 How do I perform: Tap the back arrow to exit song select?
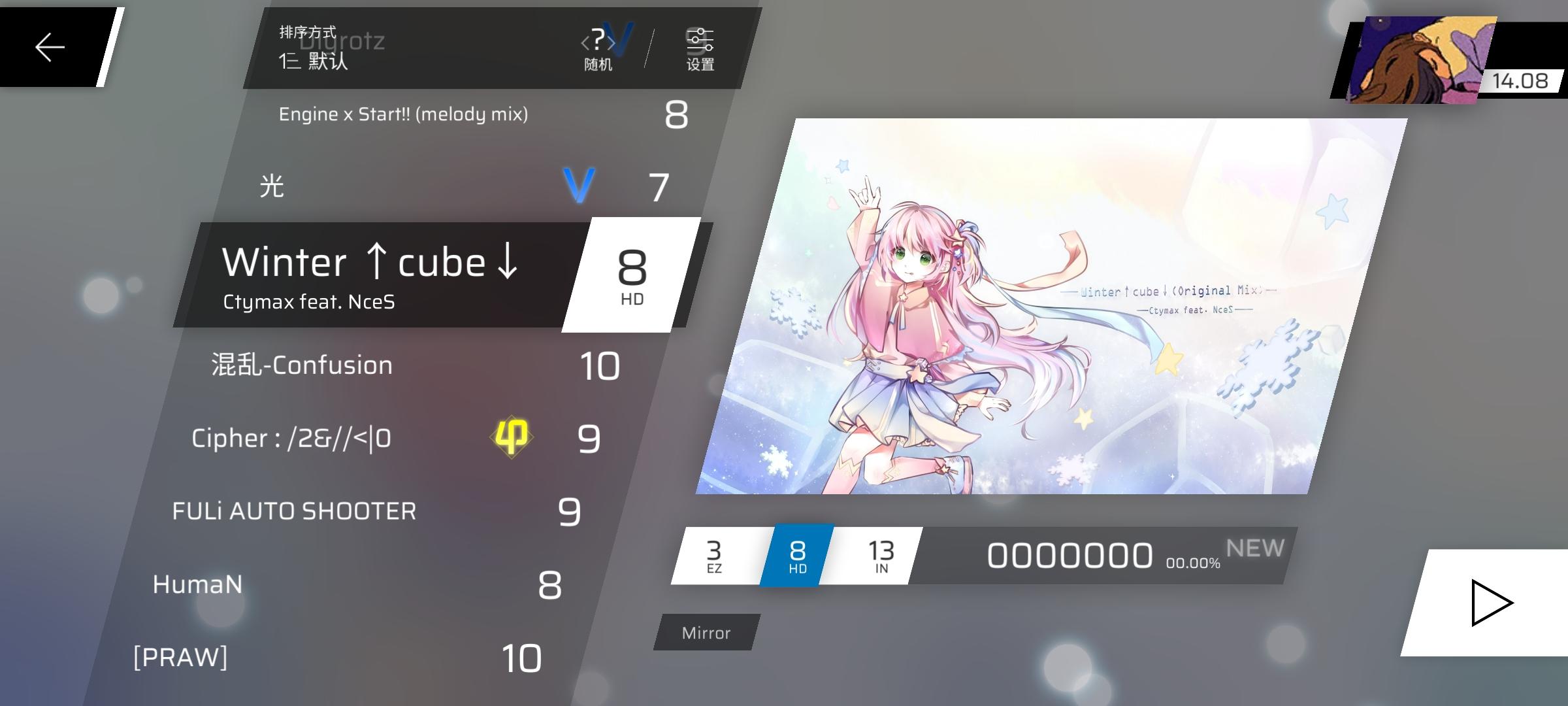pos(49,46)
